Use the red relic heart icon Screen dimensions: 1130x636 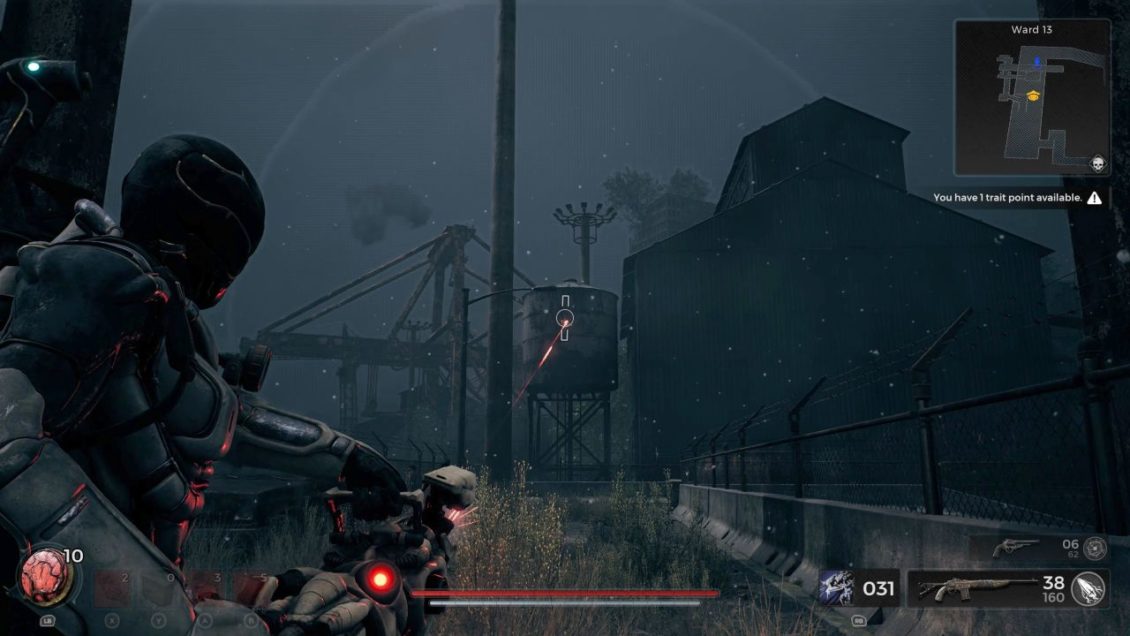click(x=44, y=575)
